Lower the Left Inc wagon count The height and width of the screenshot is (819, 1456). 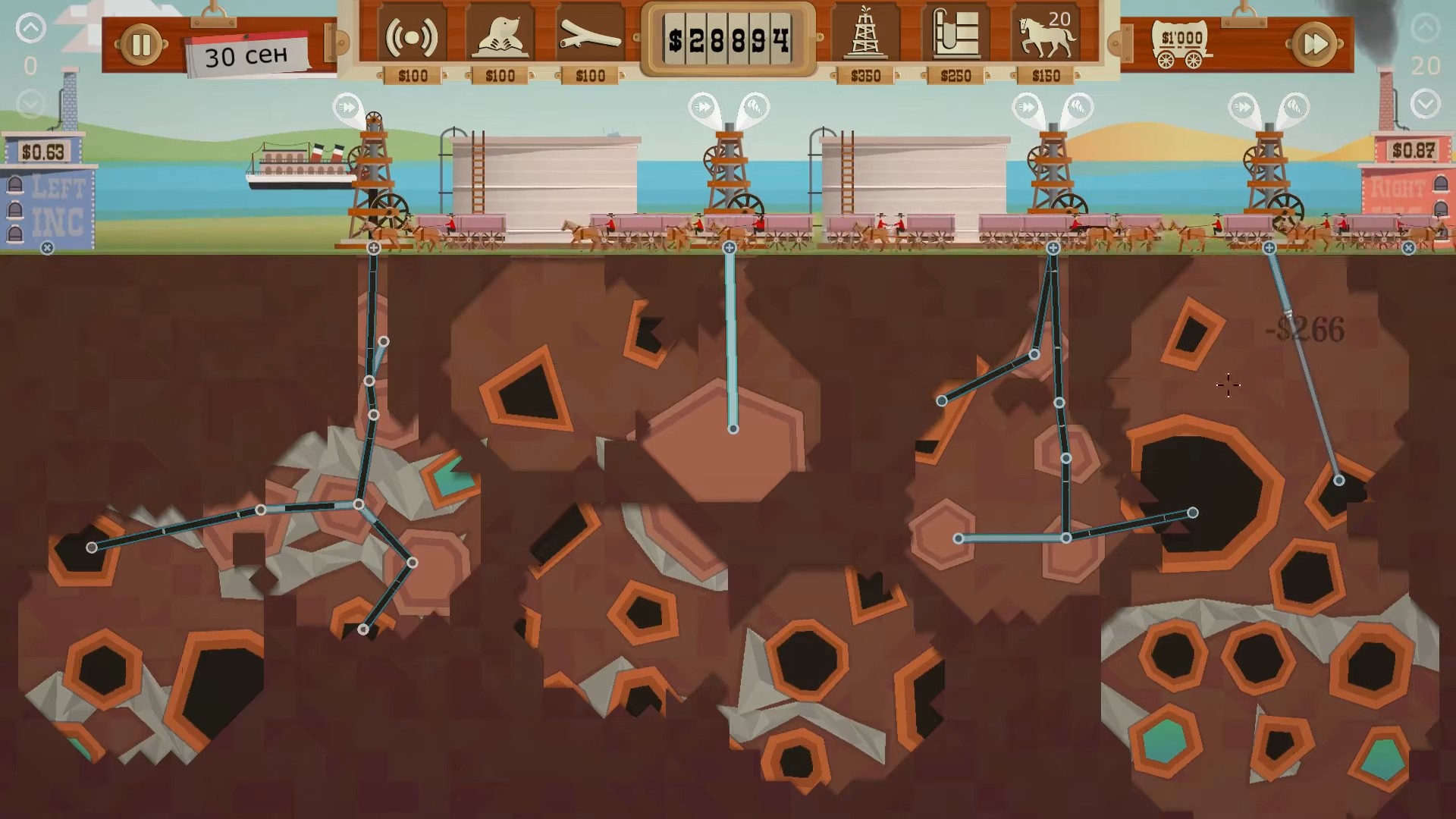tap(30, 102)
